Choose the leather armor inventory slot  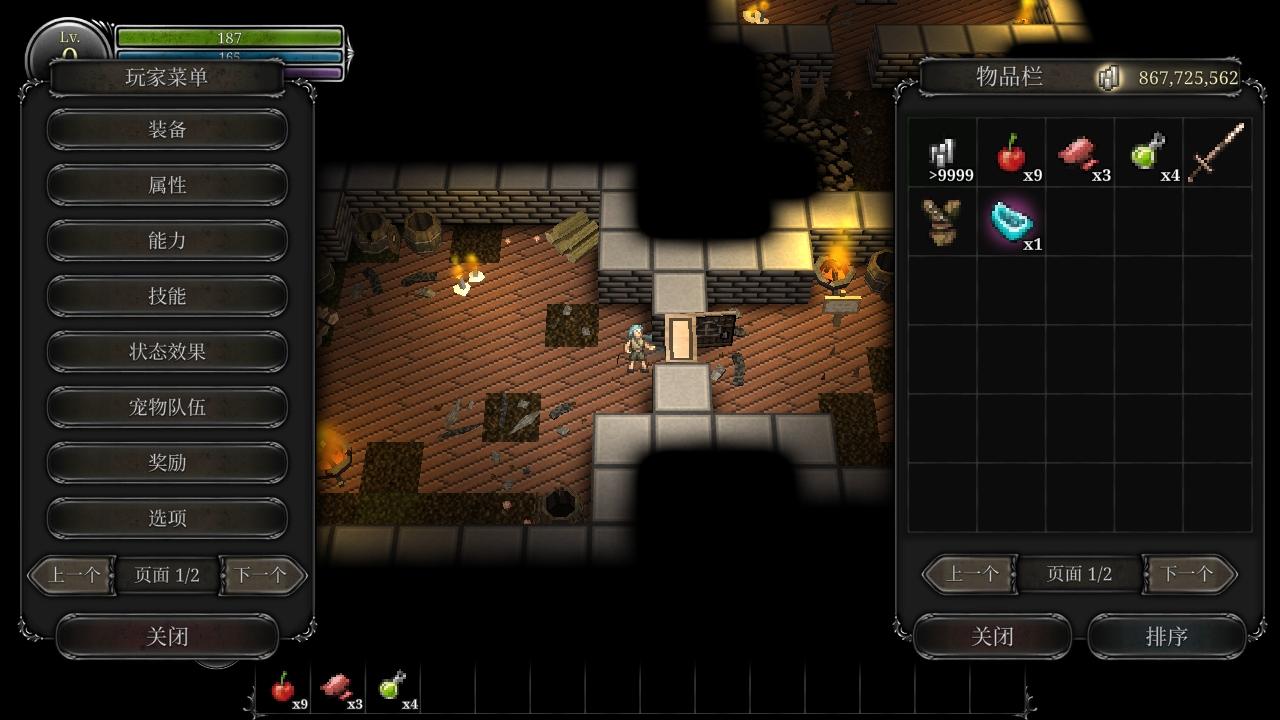(x=942, y=221)
